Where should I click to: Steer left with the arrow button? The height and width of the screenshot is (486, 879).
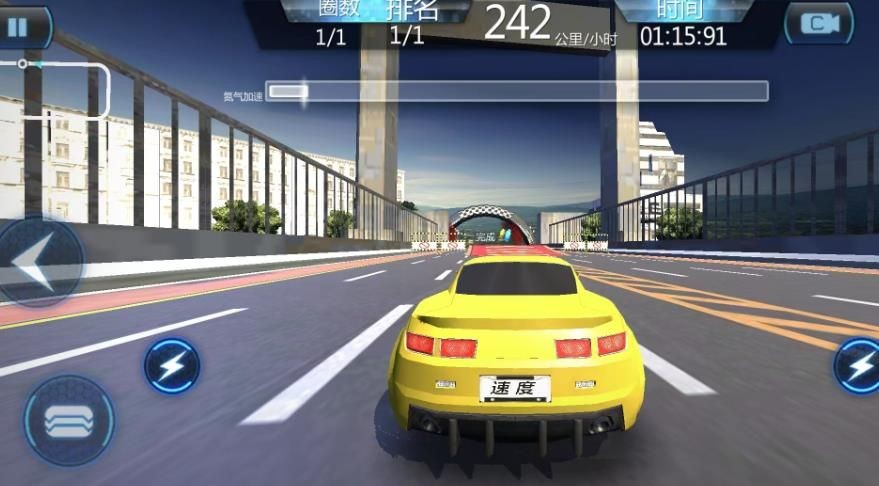pyautogui.click(x=36, y=263)
